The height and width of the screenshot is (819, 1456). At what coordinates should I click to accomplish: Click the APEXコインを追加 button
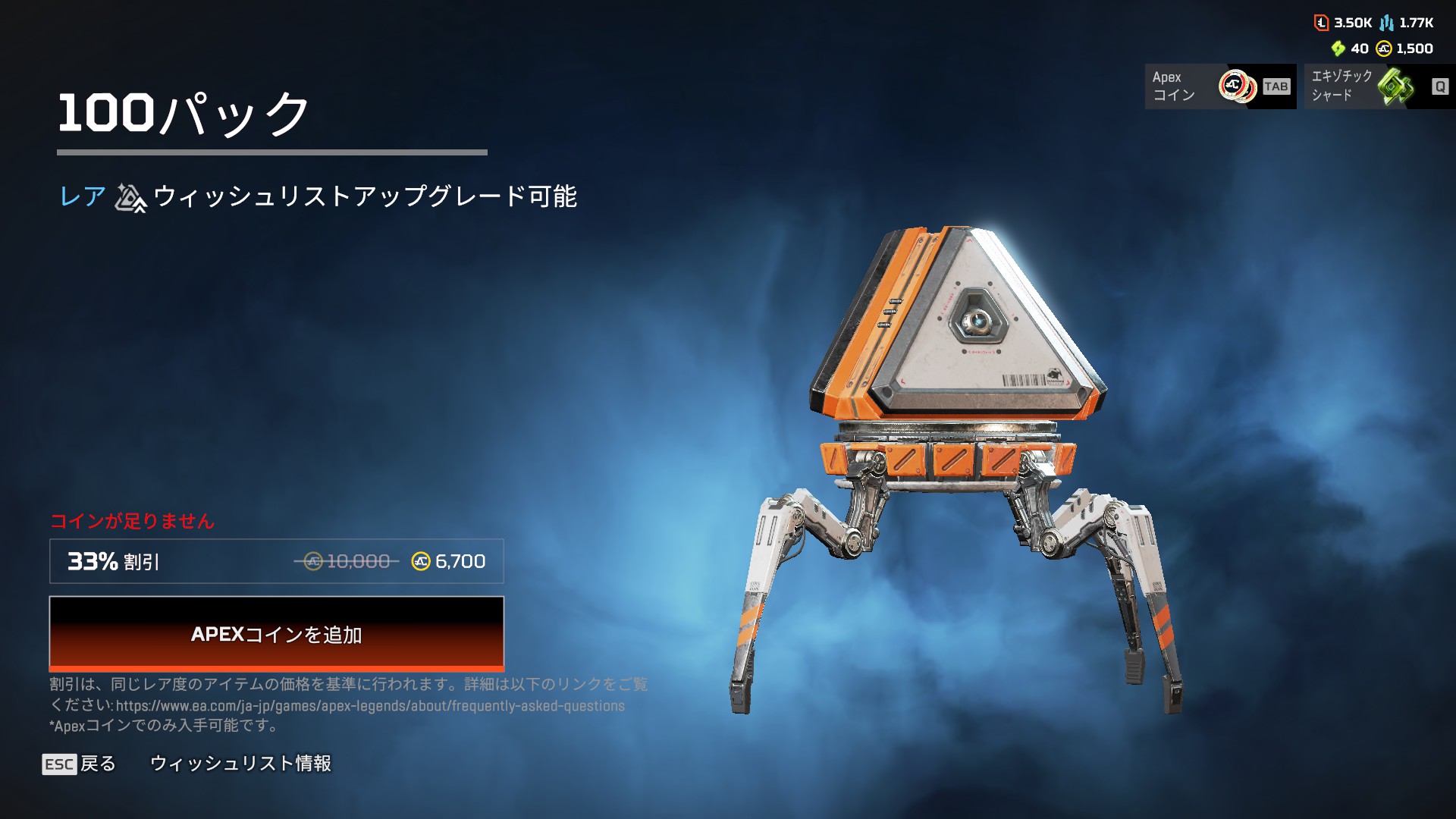tap(276, 633)
